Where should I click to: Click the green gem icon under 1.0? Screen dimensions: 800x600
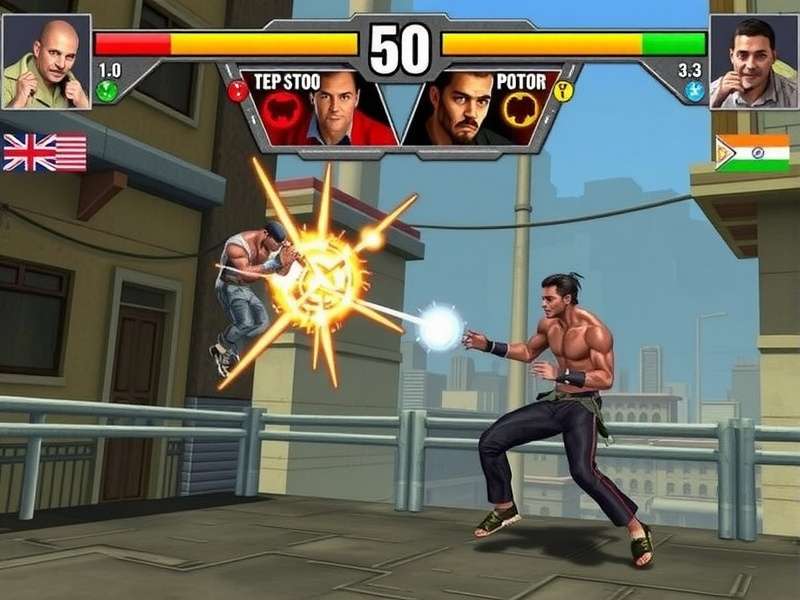click(107, 91)
